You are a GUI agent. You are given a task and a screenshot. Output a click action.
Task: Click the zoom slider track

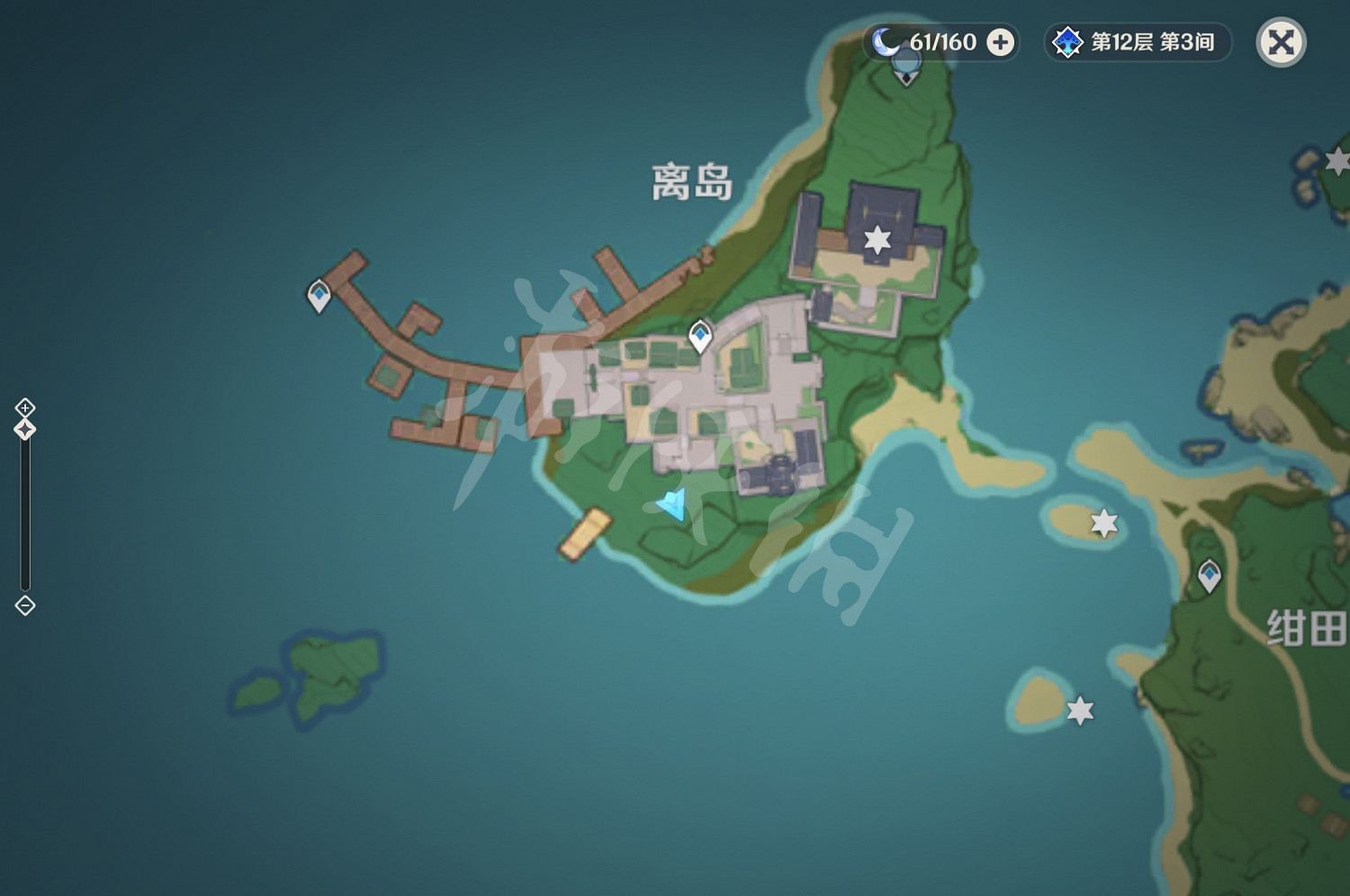click(24, 513)
